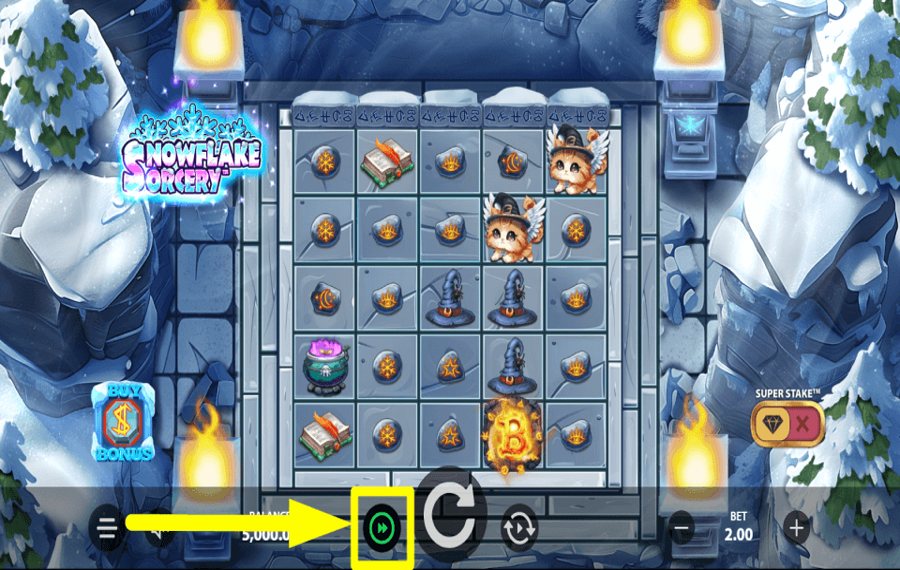The image size is (900, 570).
Task: Increase the bet with the plus button
Action: click(796, 526)
